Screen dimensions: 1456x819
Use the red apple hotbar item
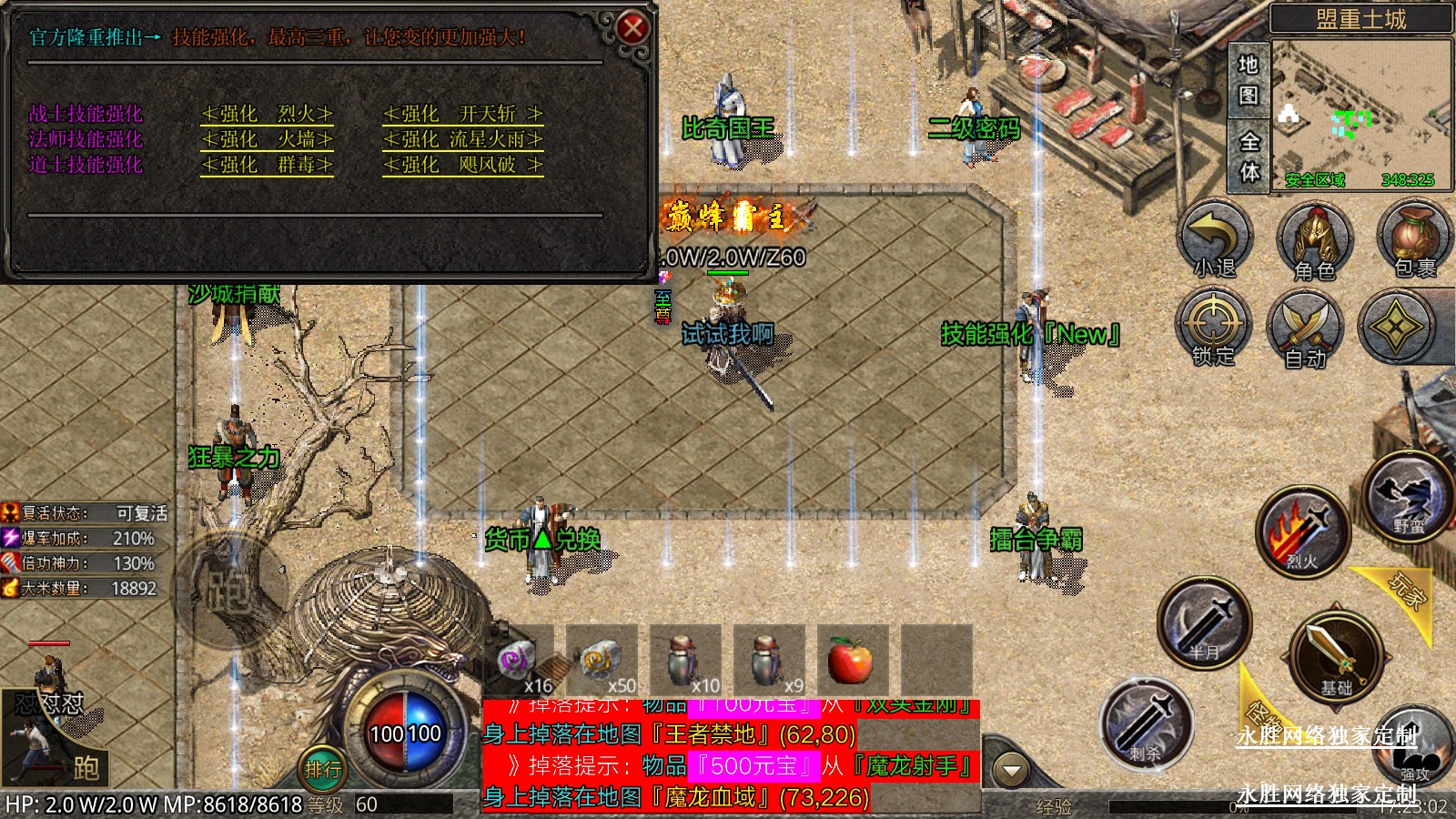[x=850, y=660]
